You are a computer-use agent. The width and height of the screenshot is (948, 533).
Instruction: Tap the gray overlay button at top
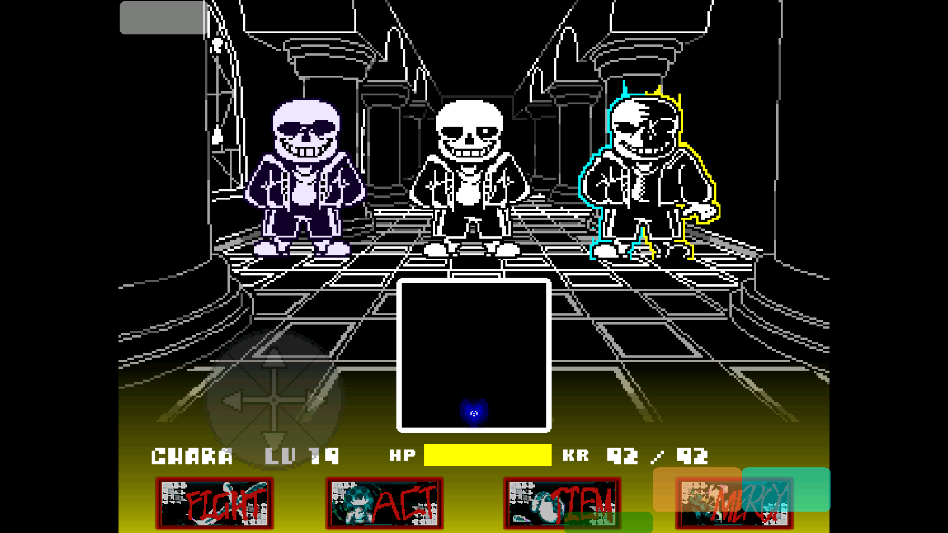(x=164, y=17)
